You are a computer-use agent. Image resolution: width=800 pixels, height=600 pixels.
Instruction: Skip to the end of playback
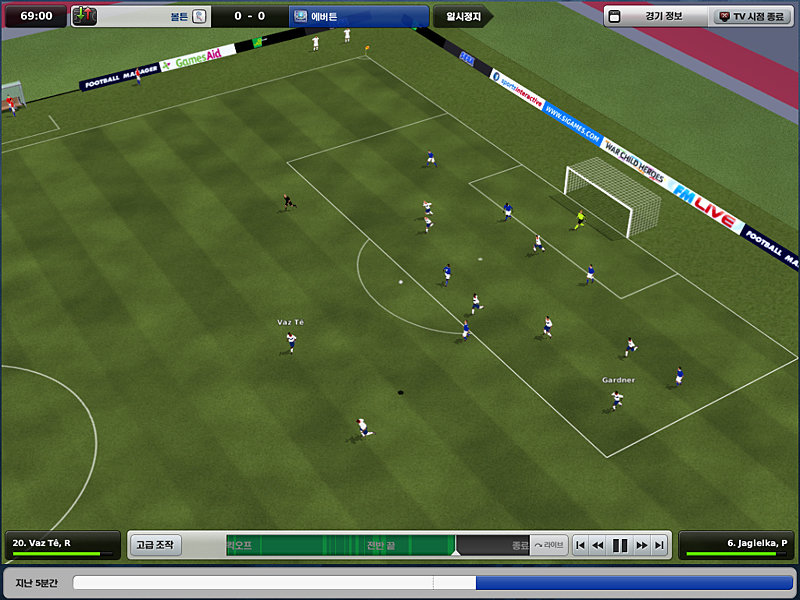659,545
